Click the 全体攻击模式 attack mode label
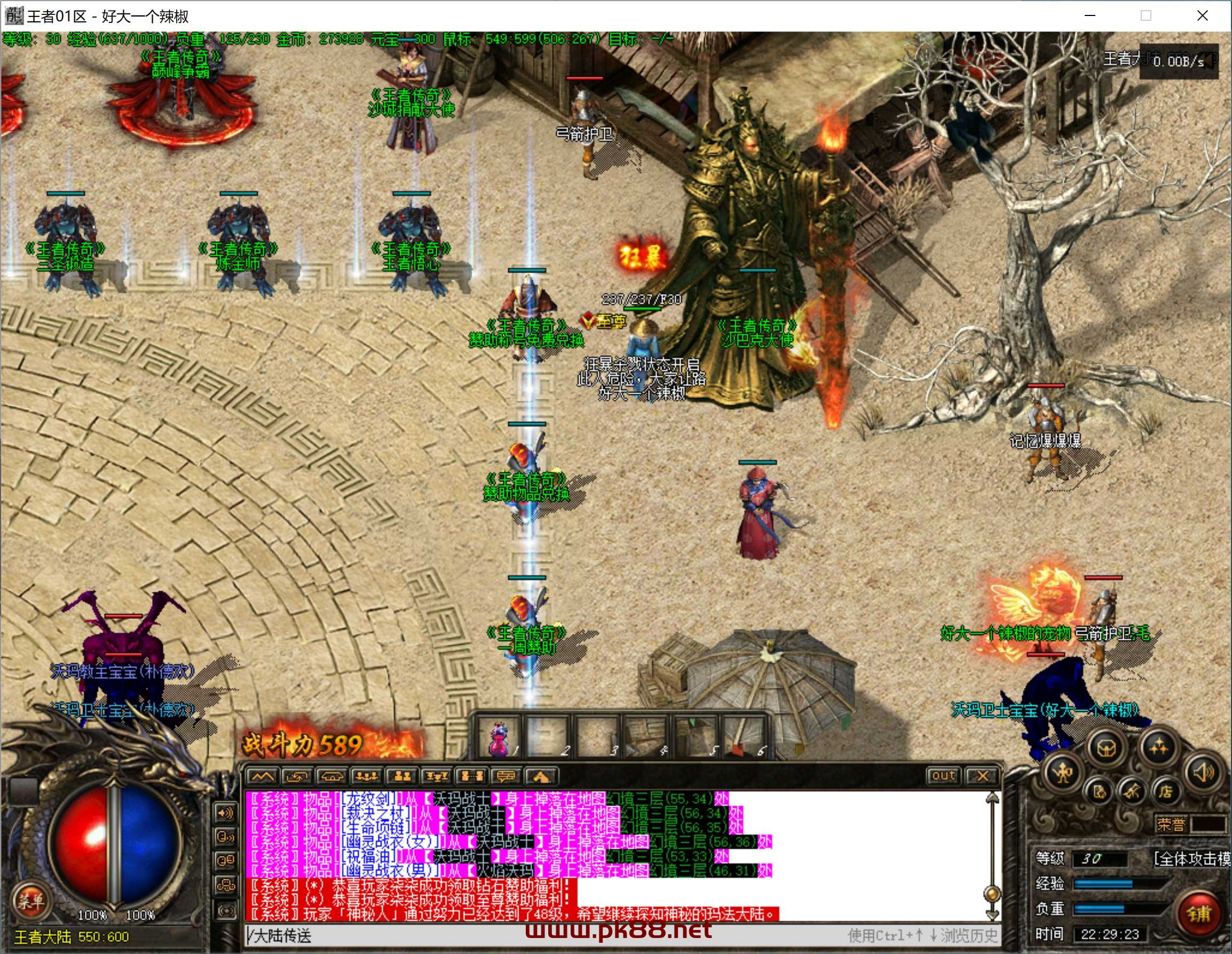Viewport: 1232px width, 954px height. pyautogui.click(x=1191, y=858)
